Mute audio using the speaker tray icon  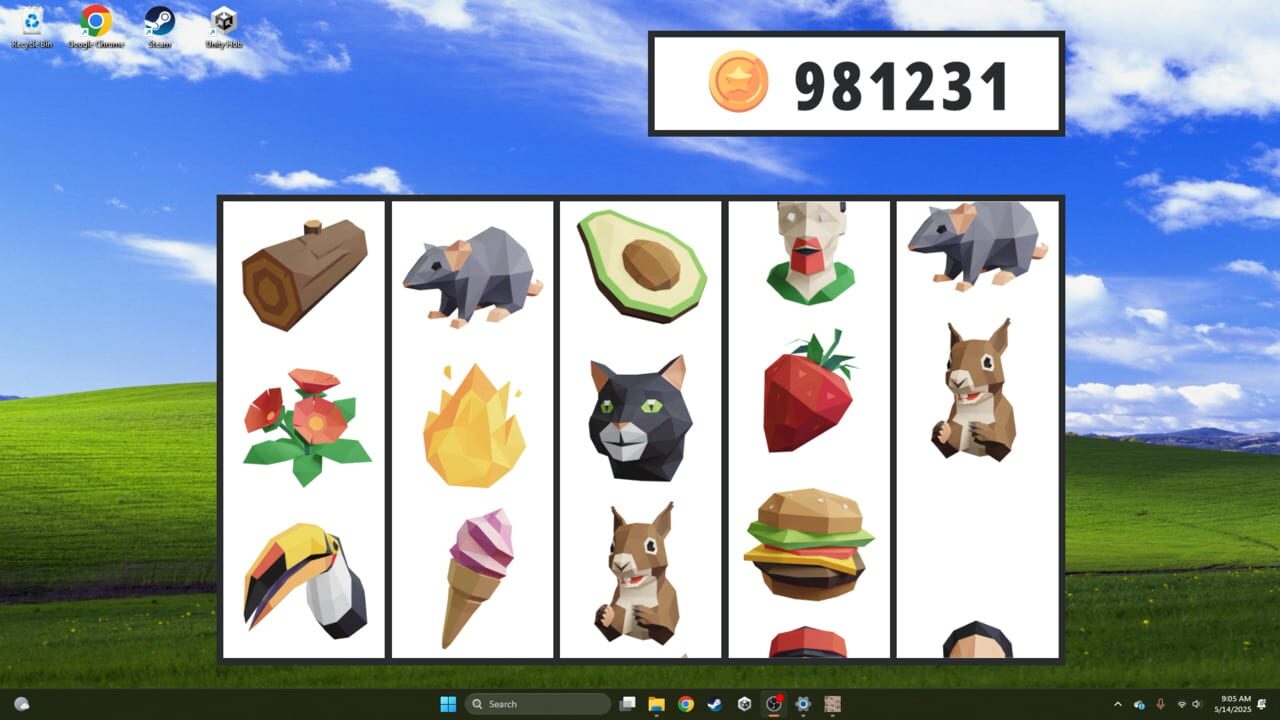[1197, 704]
